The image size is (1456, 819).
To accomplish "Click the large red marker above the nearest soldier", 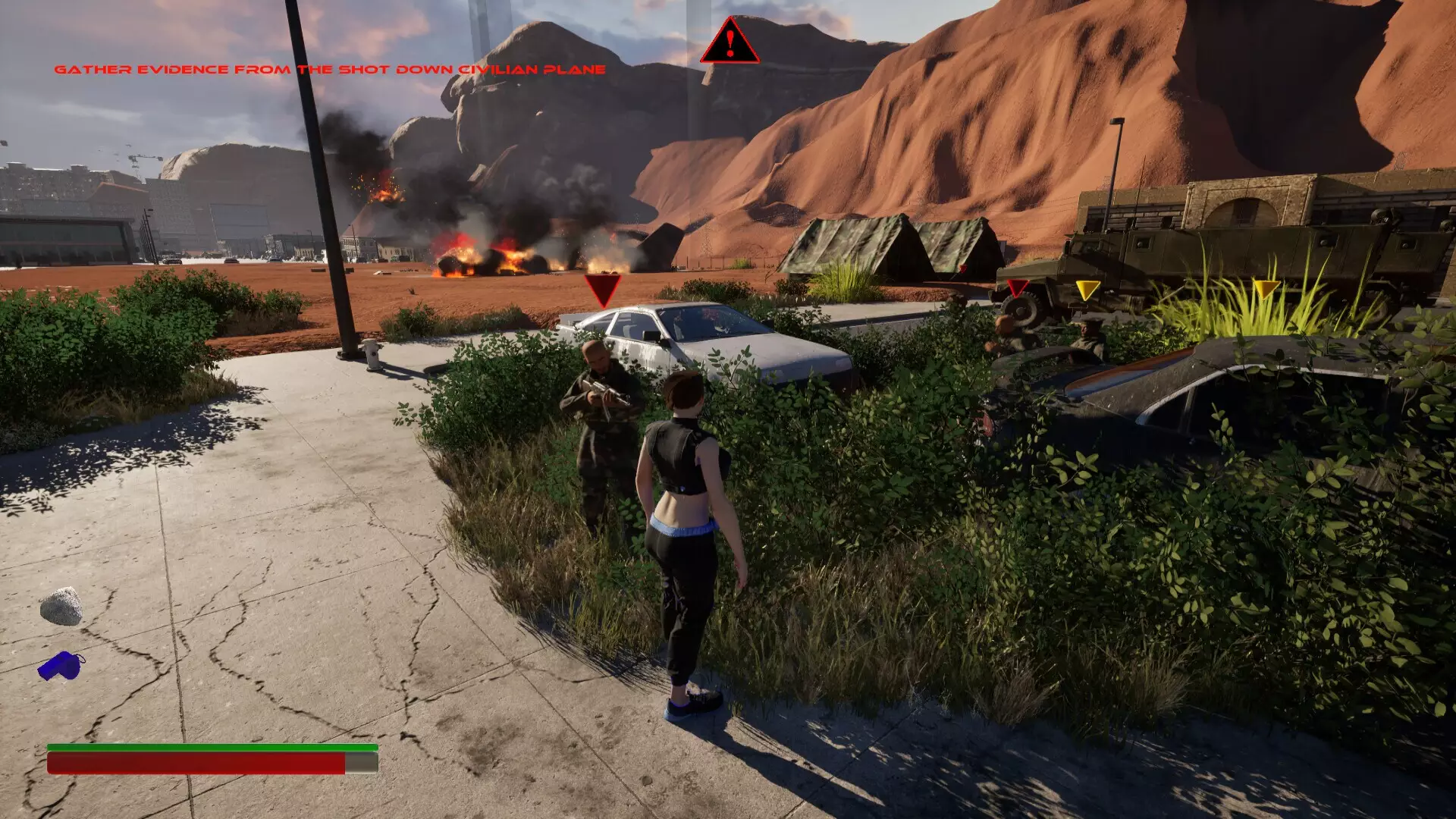I will click(x=603, y=290).
